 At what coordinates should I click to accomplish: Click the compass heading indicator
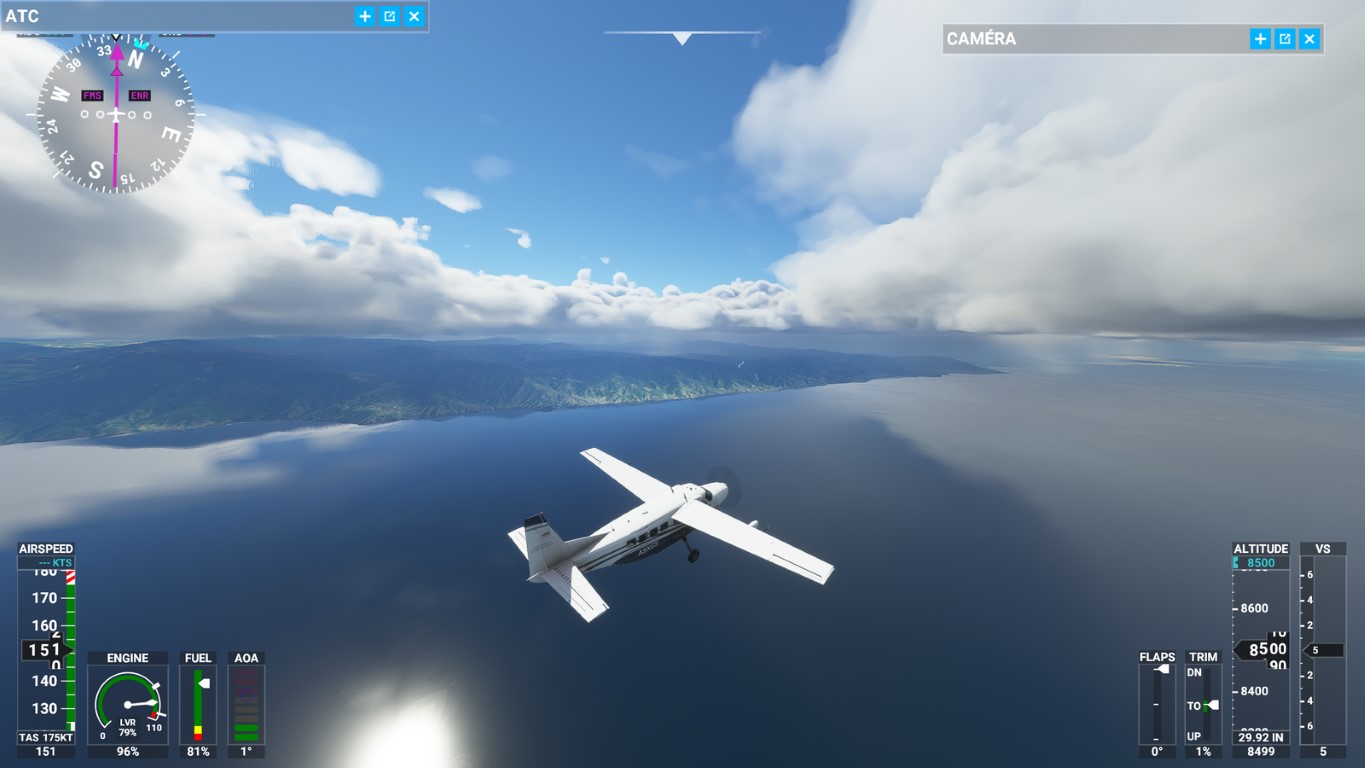(116, 115)
